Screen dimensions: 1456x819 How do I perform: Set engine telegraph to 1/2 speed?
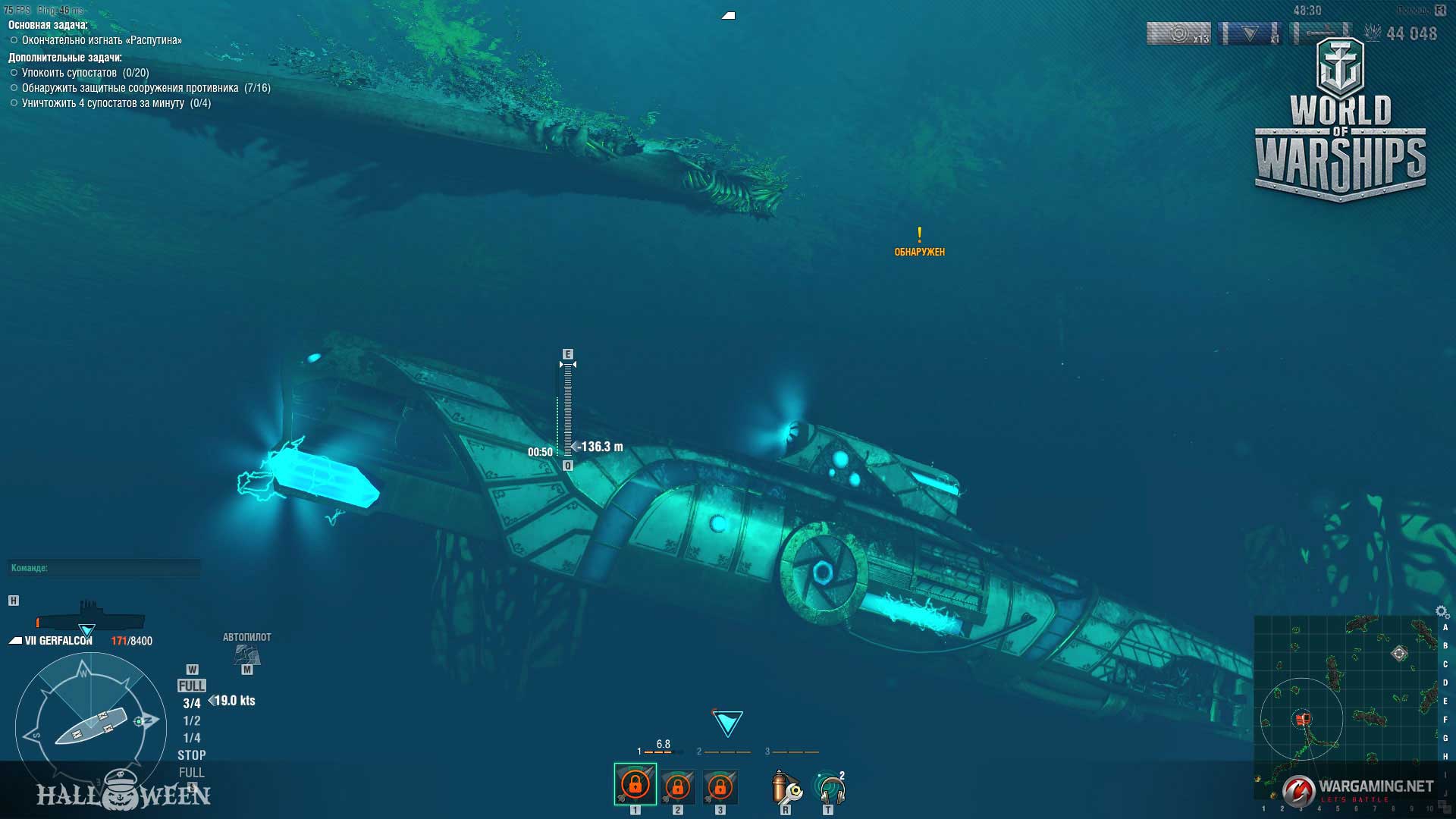point(192,721)
